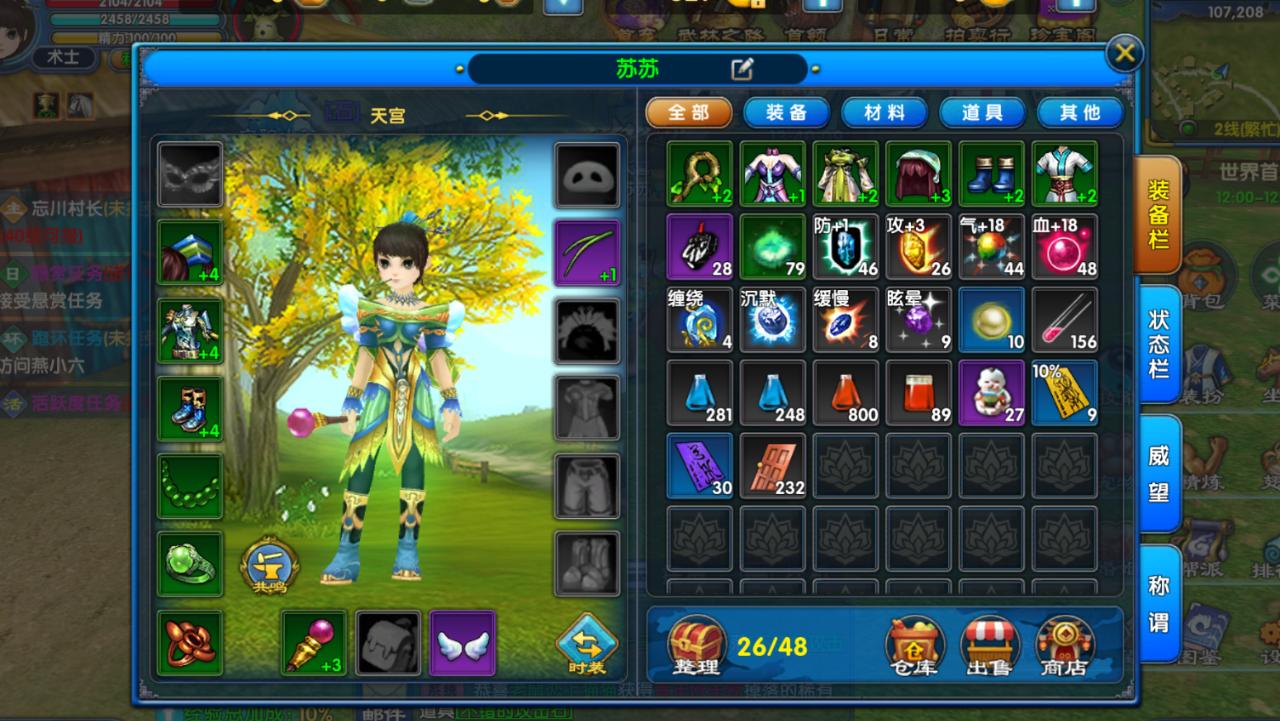Open the 其他 other category

pos(1079,113)
